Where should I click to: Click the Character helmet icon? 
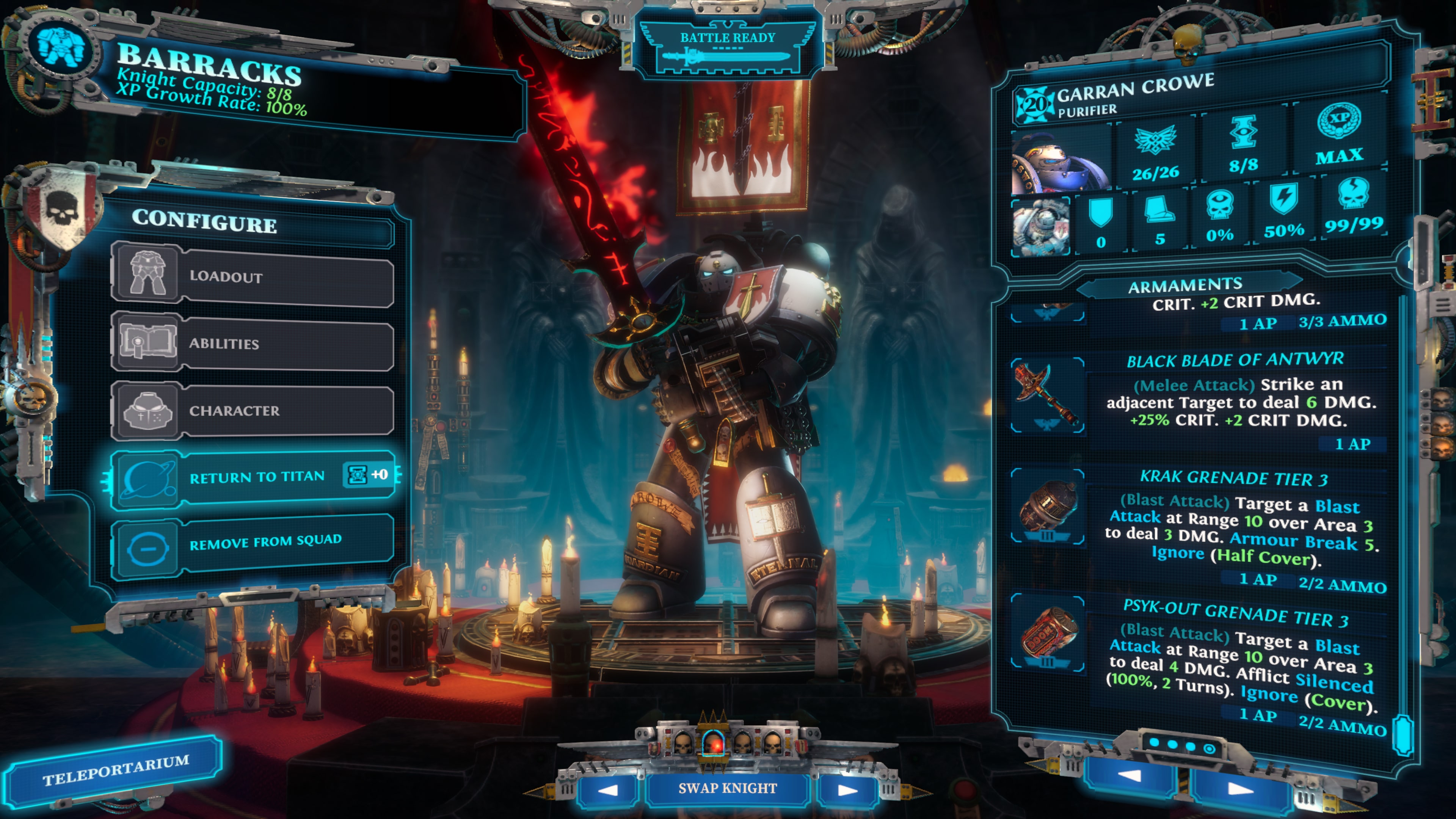pyautogui.click(x=147, y=410)
